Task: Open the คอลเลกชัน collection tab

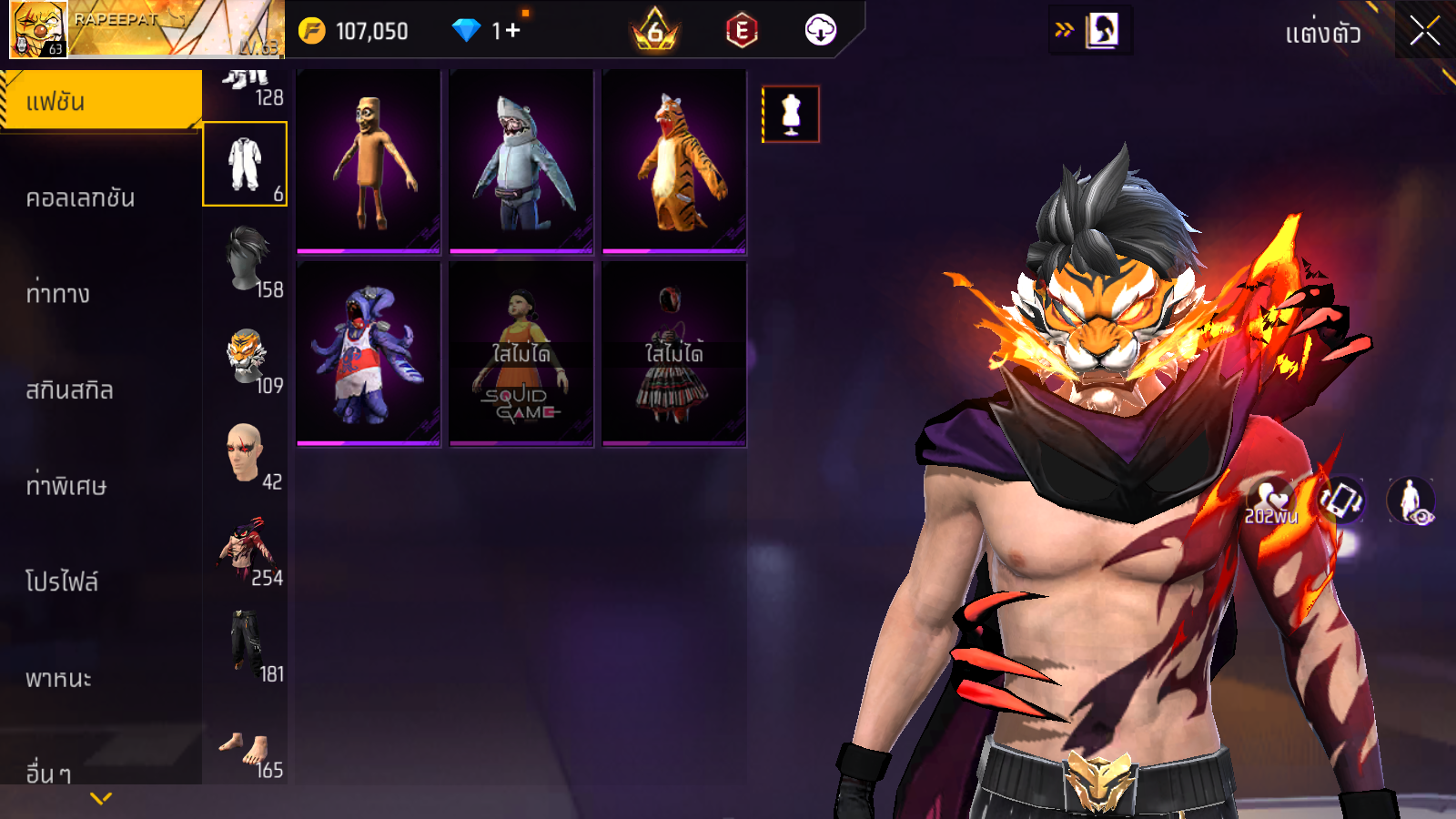Action: click(x=81, y=197)
